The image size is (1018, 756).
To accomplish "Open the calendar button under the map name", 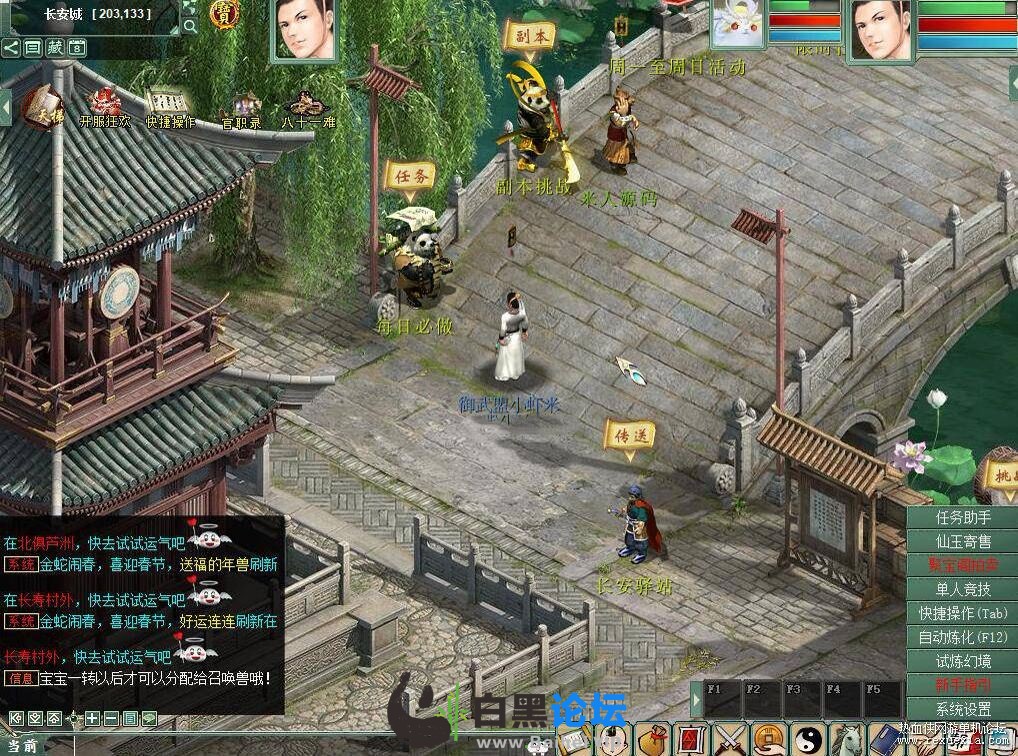I will [77, 47].
